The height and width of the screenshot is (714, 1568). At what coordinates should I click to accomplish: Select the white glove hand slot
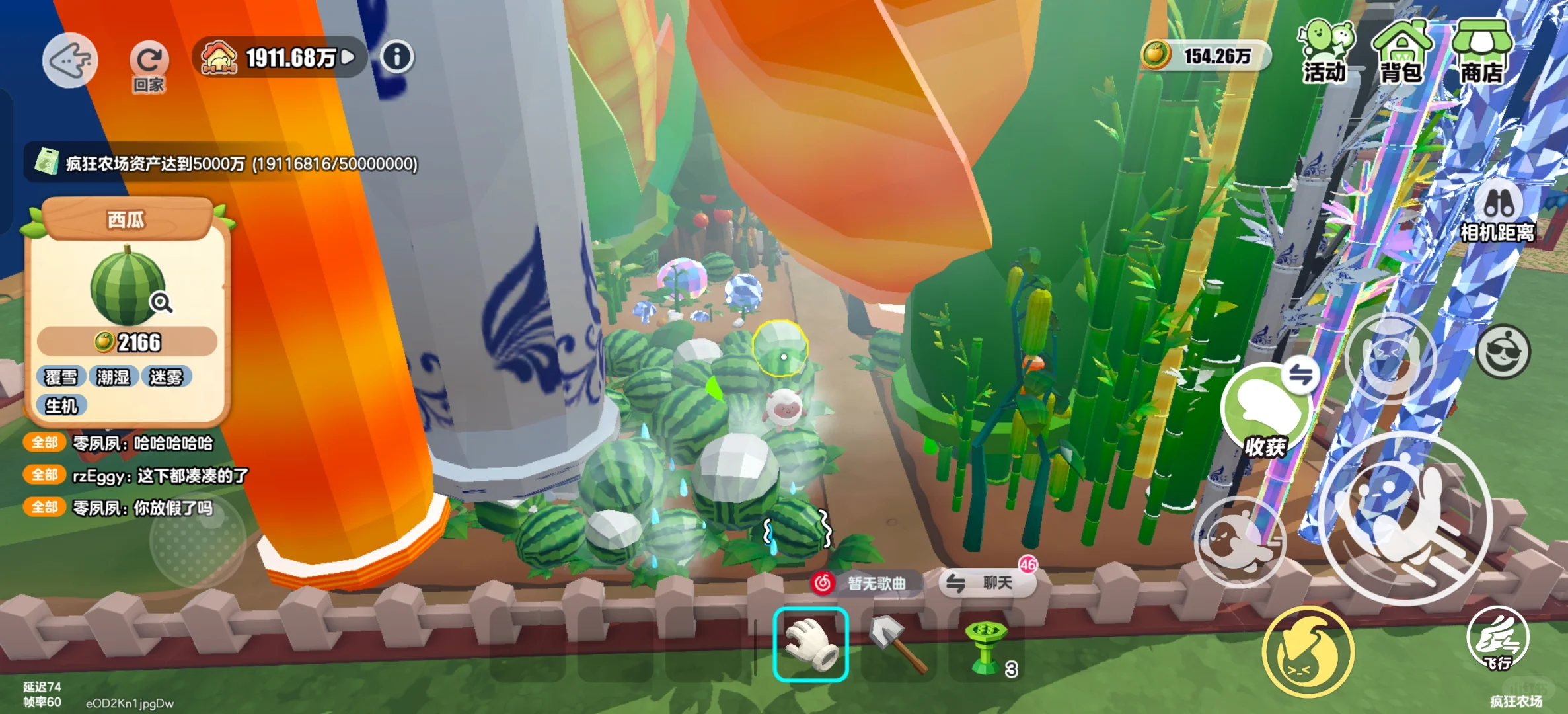click(811, 644)
